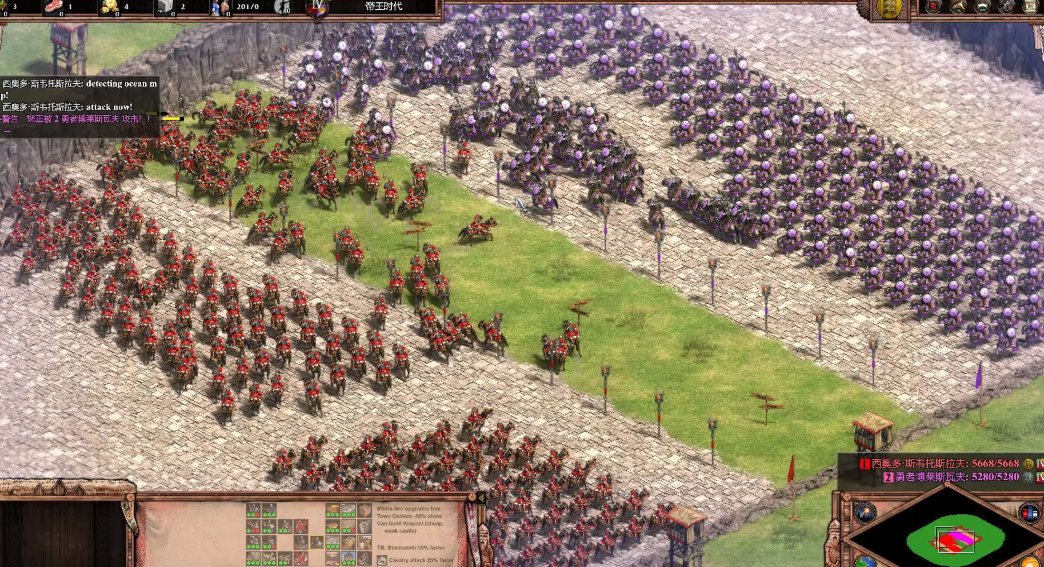This screenshot has width=1044, height=567.
Task: Click the age emblem at top center
Action: [x=318, y=9]
